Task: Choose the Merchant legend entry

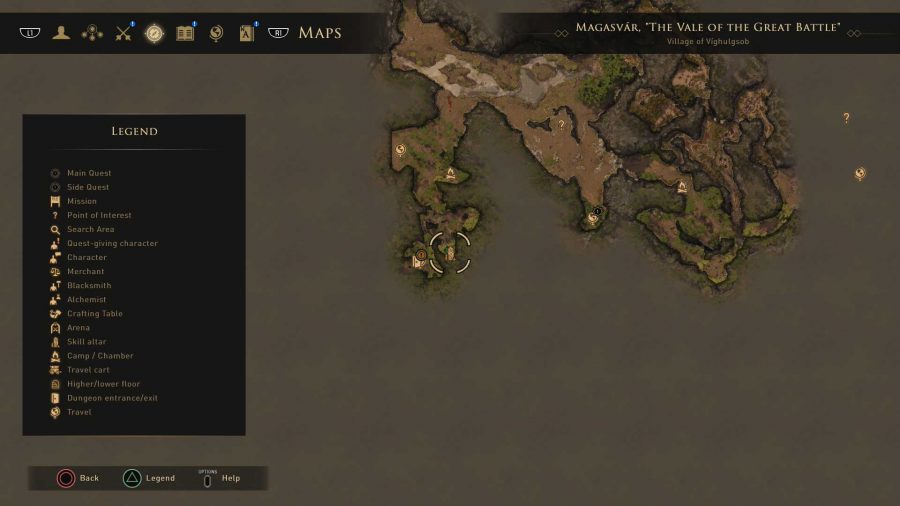Action: pos(85,271)
